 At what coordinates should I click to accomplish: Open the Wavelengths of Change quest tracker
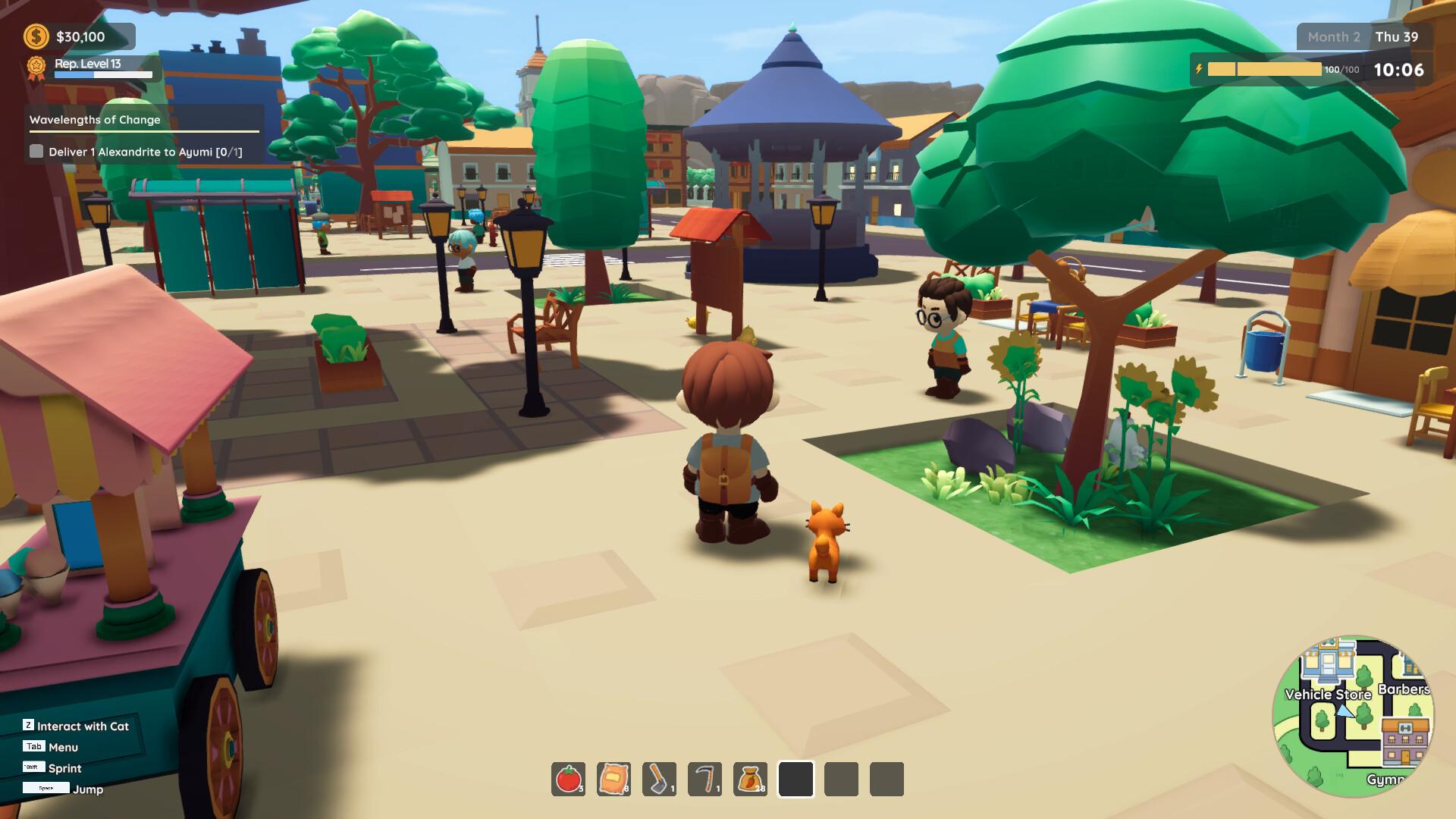point(96,120)
